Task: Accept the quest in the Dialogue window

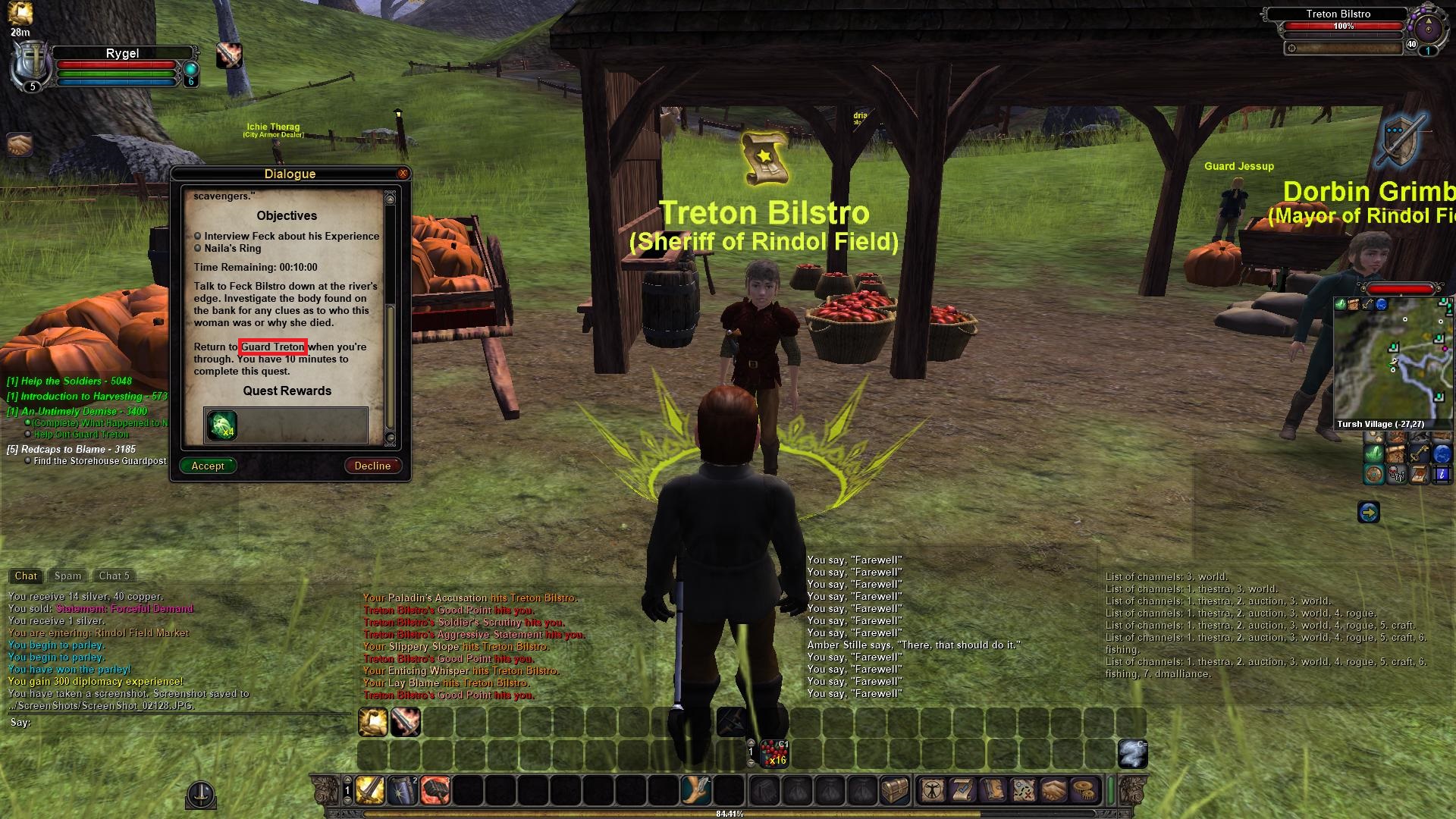Action: point(208,466)
